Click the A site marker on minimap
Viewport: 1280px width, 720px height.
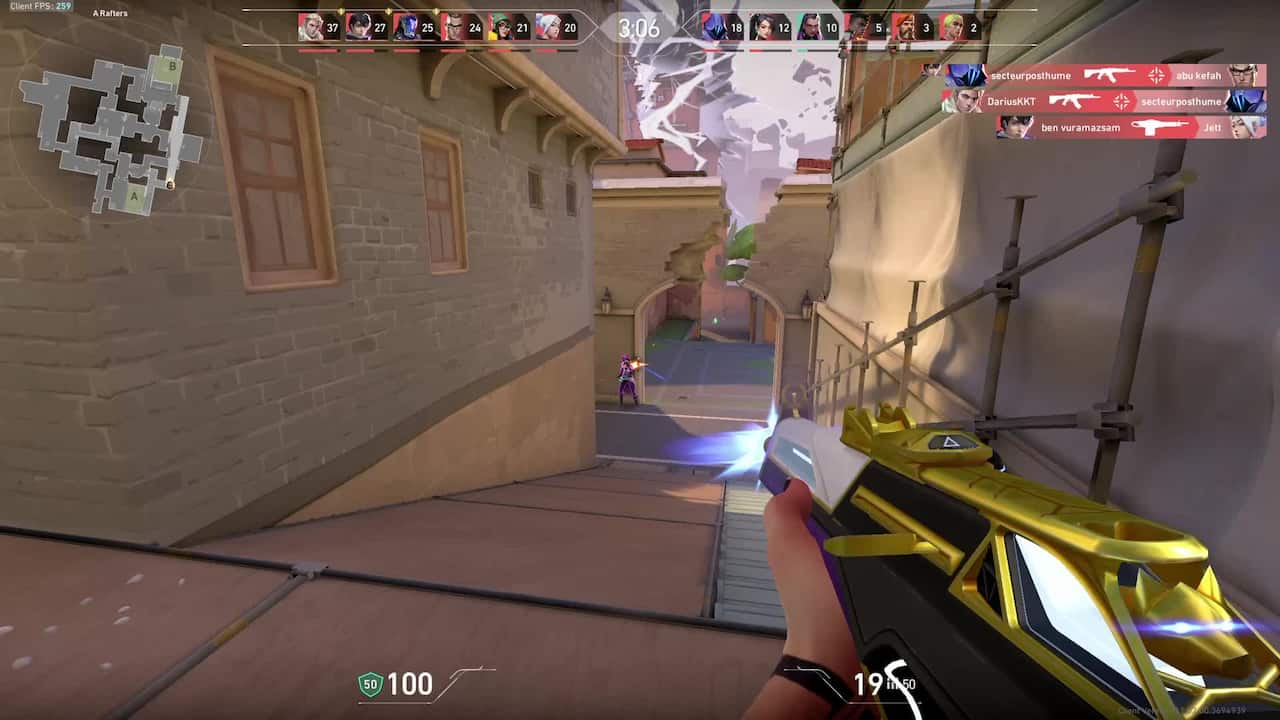[134, 197]
